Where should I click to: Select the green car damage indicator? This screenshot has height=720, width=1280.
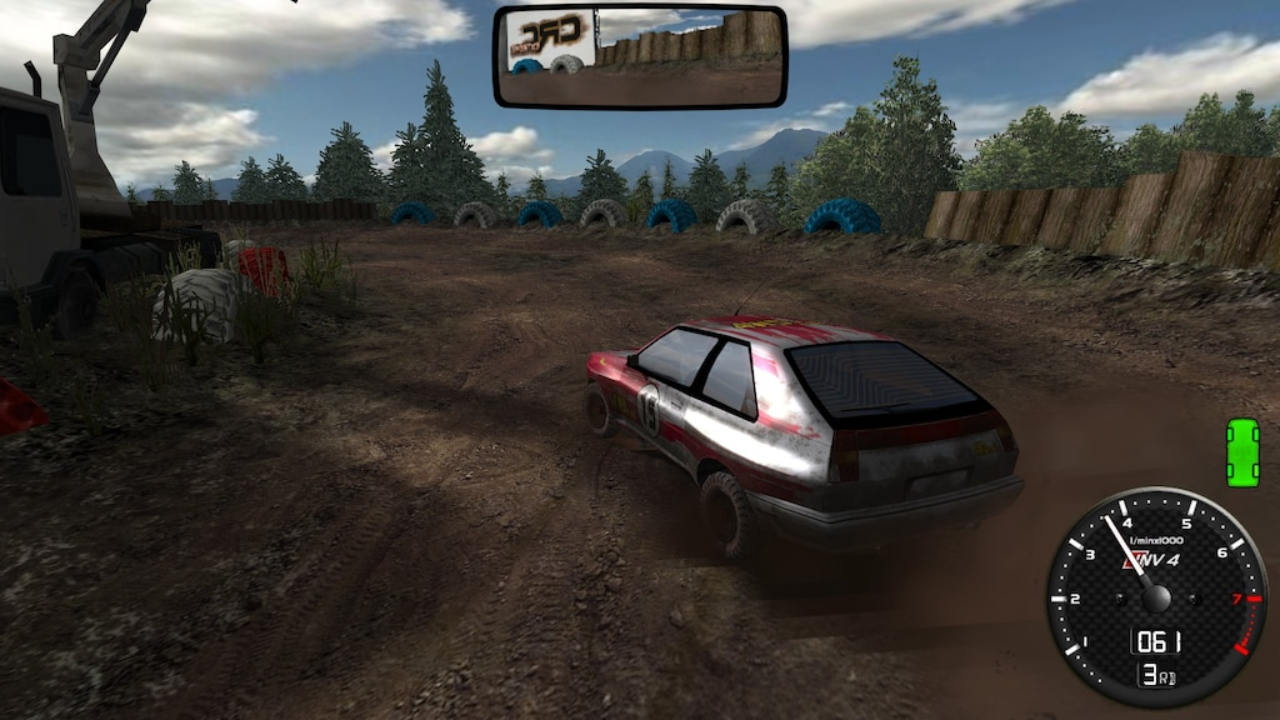1243,452
